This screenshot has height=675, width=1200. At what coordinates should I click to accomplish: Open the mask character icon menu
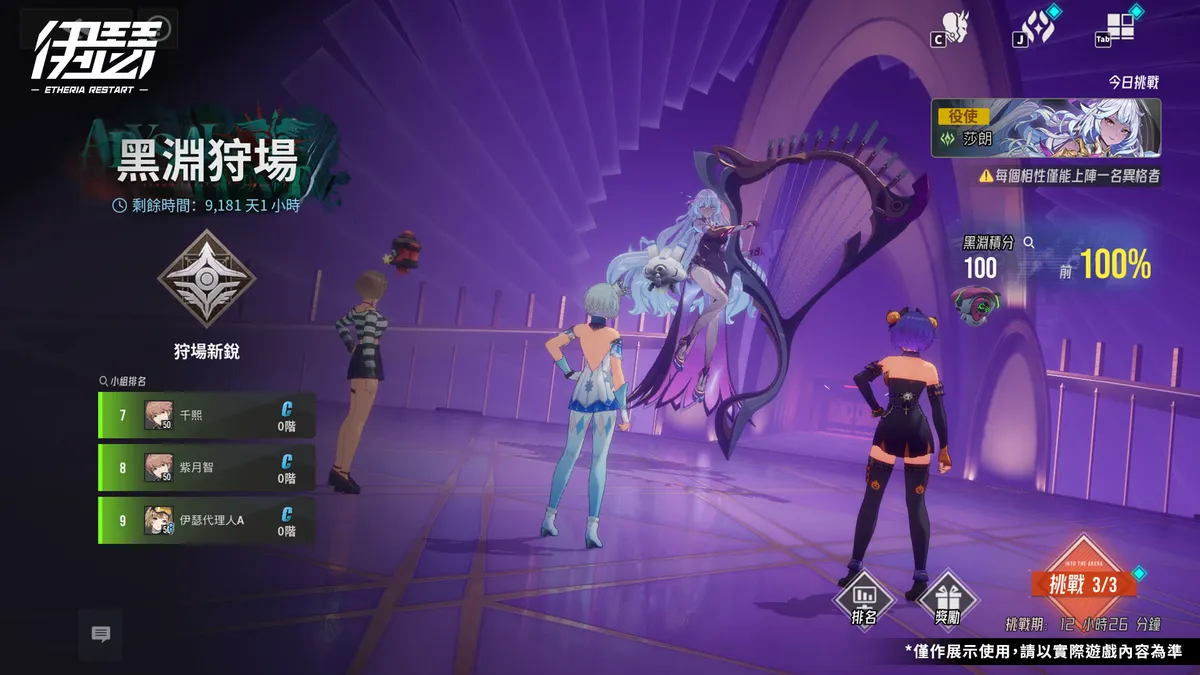(956, 27)
